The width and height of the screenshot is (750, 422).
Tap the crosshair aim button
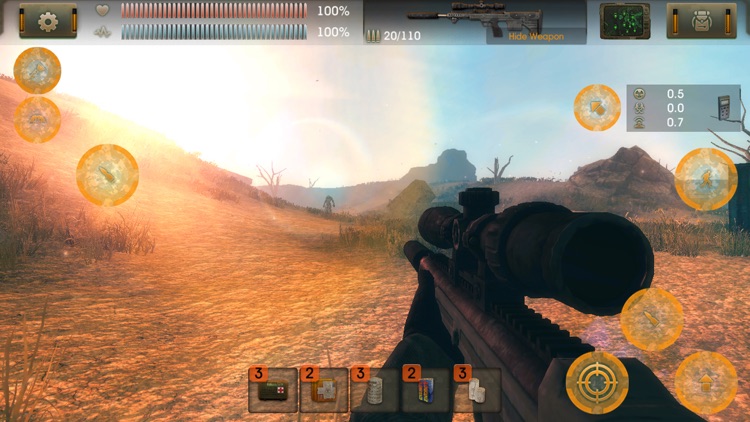(x=597, y=382)
